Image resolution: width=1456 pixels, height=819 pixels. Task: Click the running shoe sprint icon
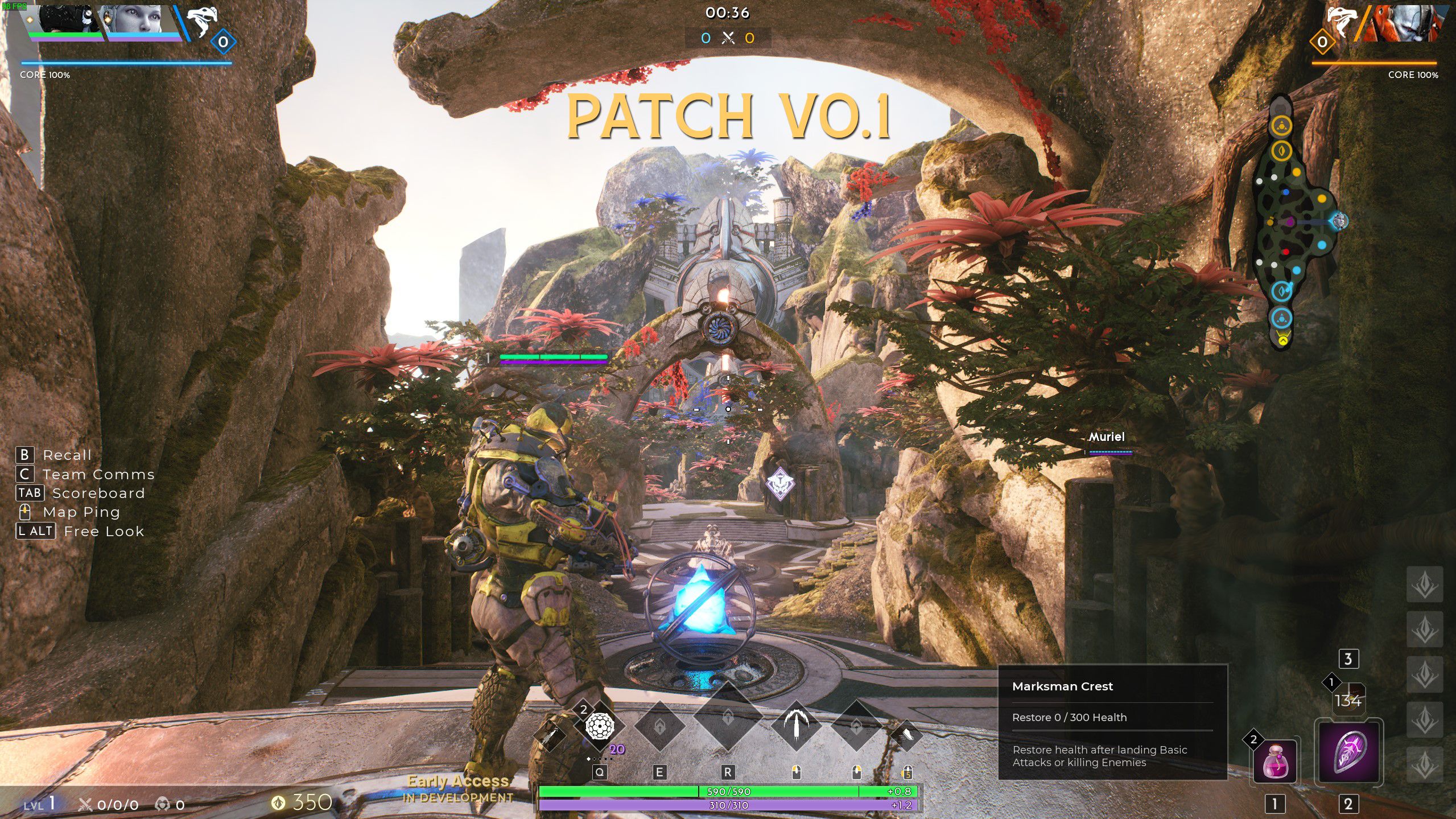906,735
